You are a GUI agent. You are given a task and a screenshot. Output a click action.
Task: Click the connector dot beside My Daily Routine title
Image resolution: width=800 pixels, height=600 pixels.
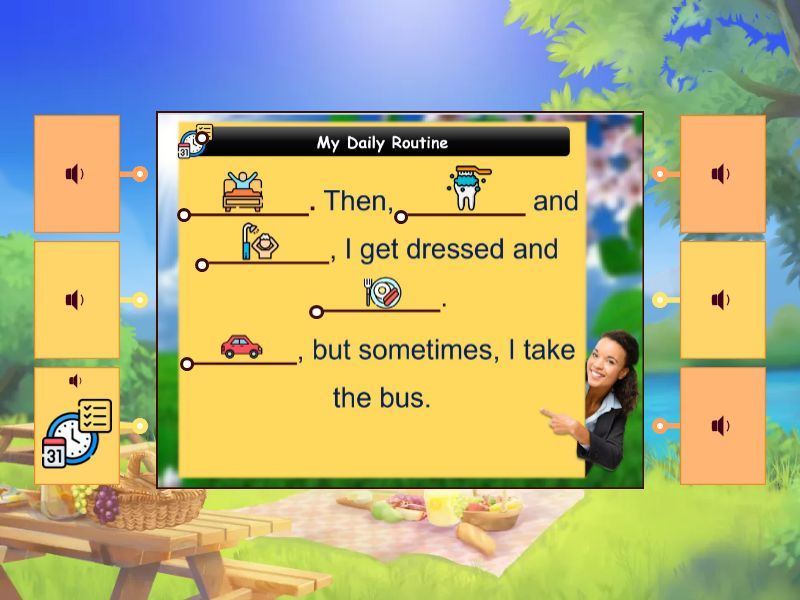click(x=202, y=138)
